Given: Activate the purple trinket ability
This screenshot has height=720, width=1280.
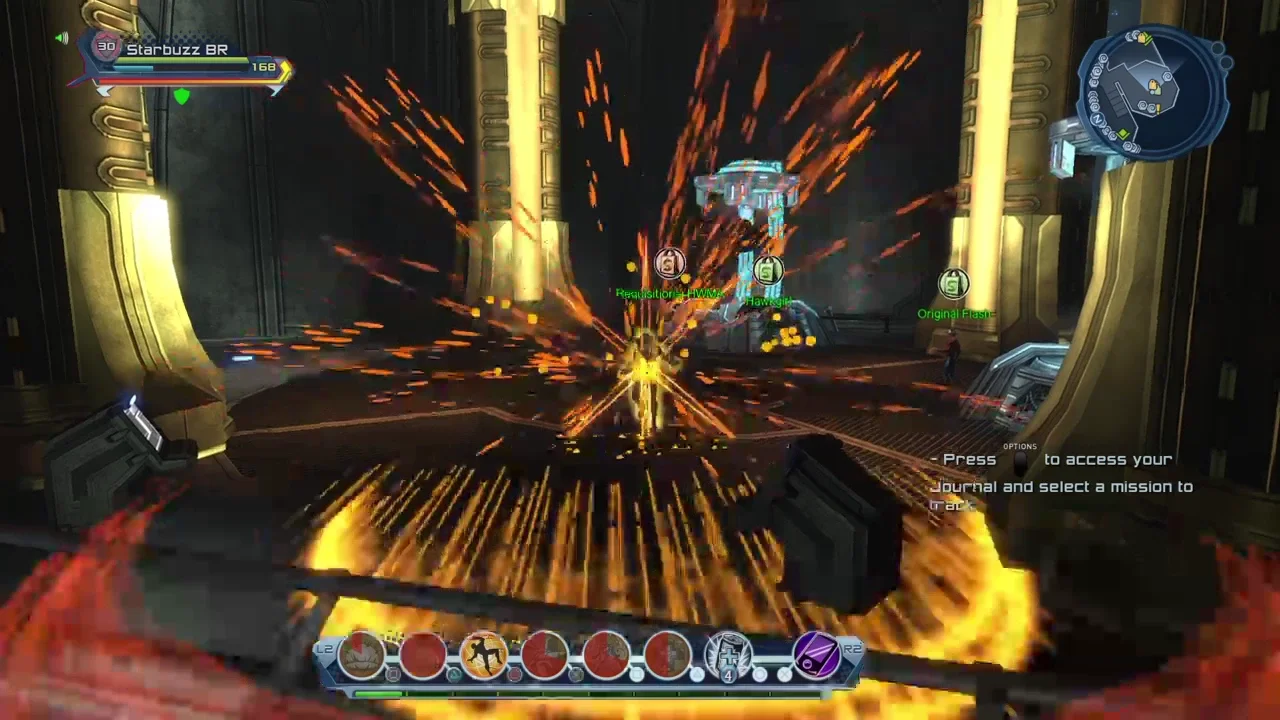Looking at the screenshot, I should tap(816, 654).
